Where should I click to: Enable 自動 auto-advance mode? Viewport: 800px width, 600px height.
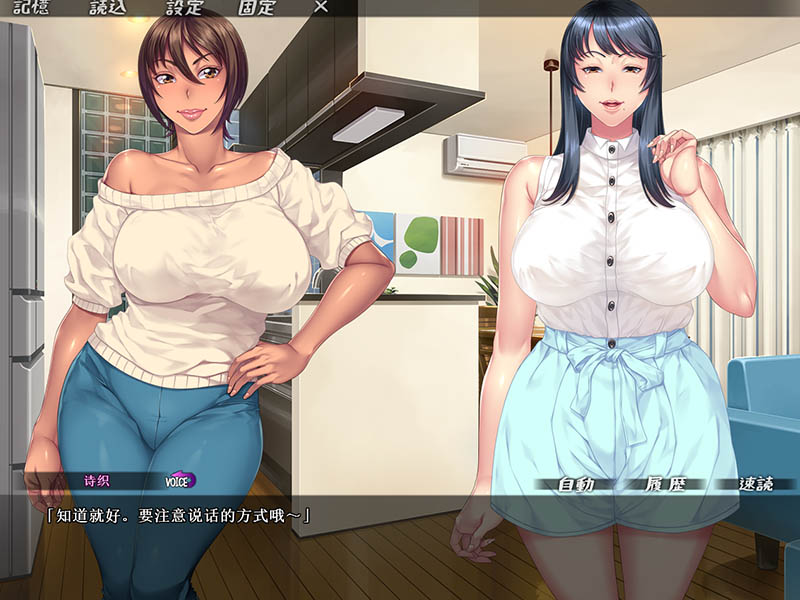577,485
